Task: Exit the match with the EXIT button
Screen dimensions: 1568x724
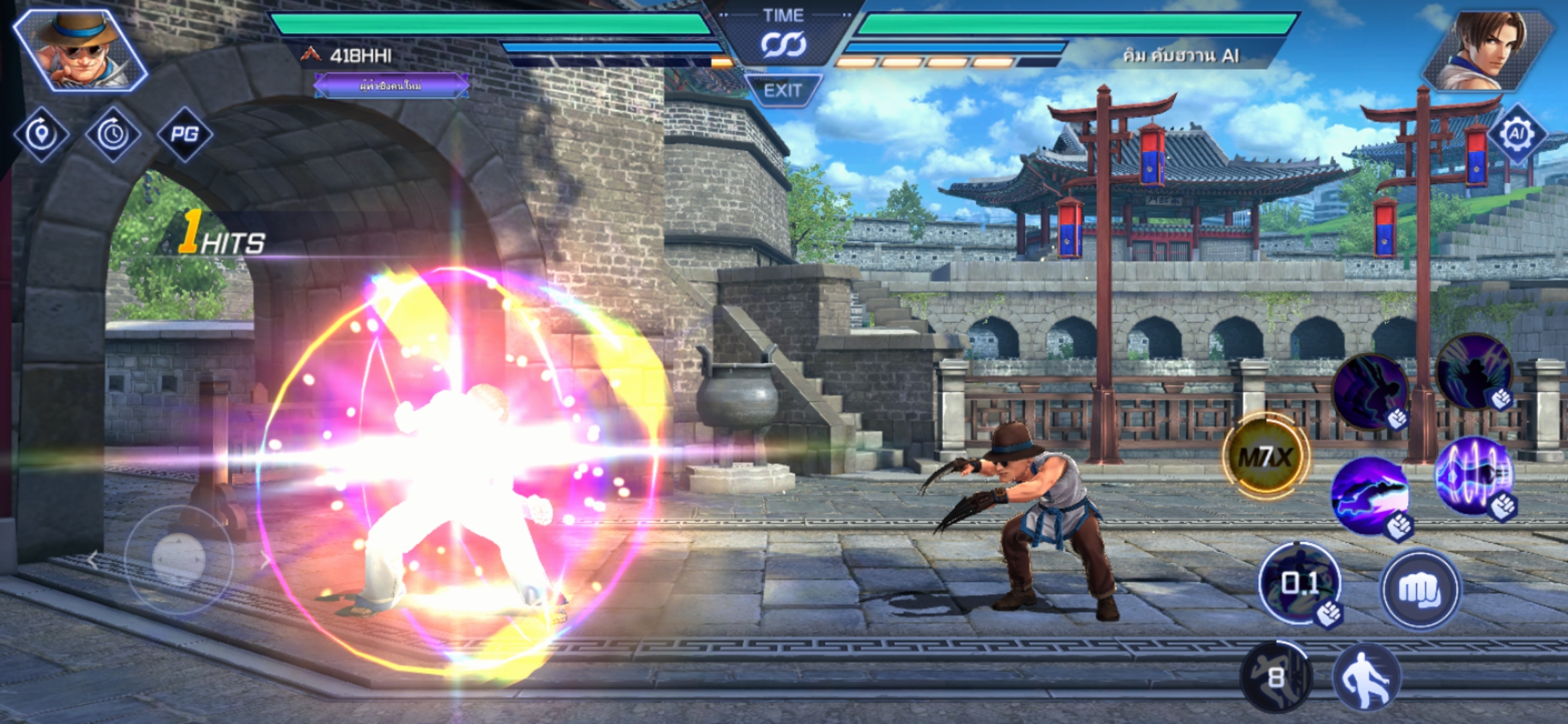Action: pos(783,90)
